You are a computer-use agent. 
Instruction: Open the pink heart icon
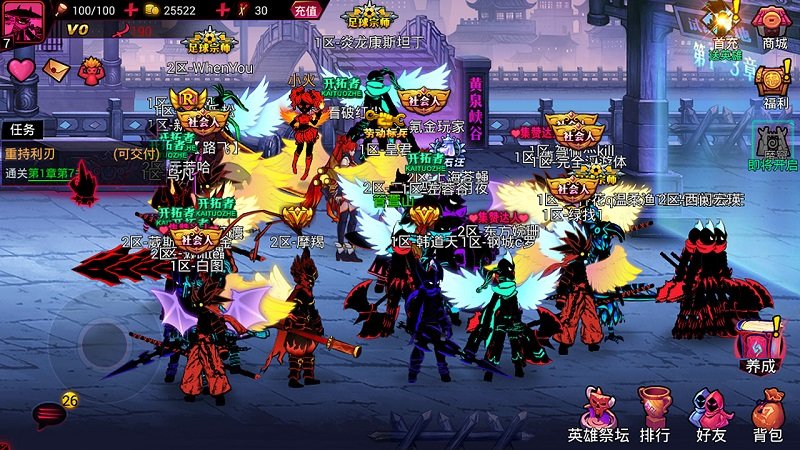tap(22, 69)
